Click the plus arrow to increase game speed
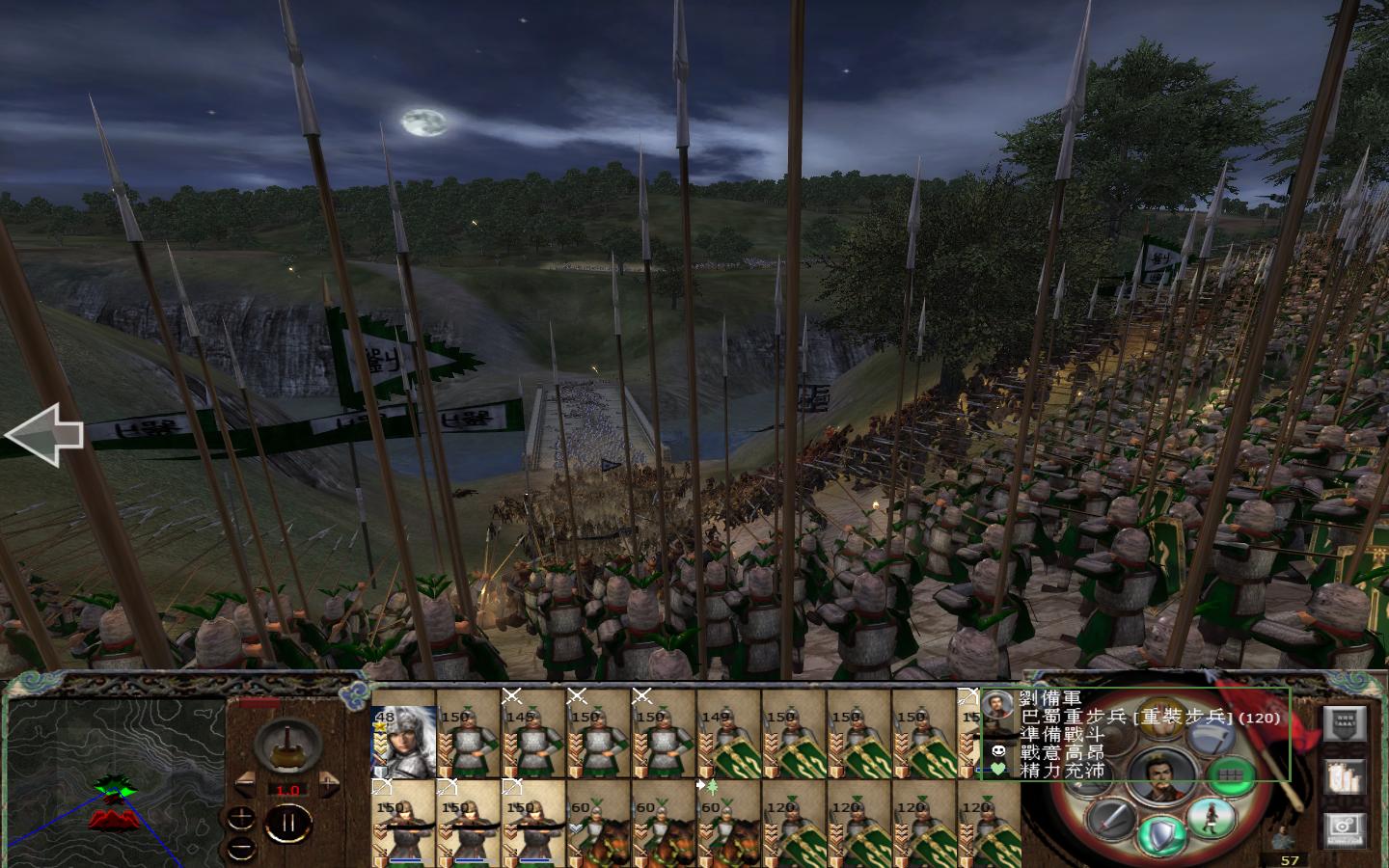1389x868 pixels. (x=328, y=783)
